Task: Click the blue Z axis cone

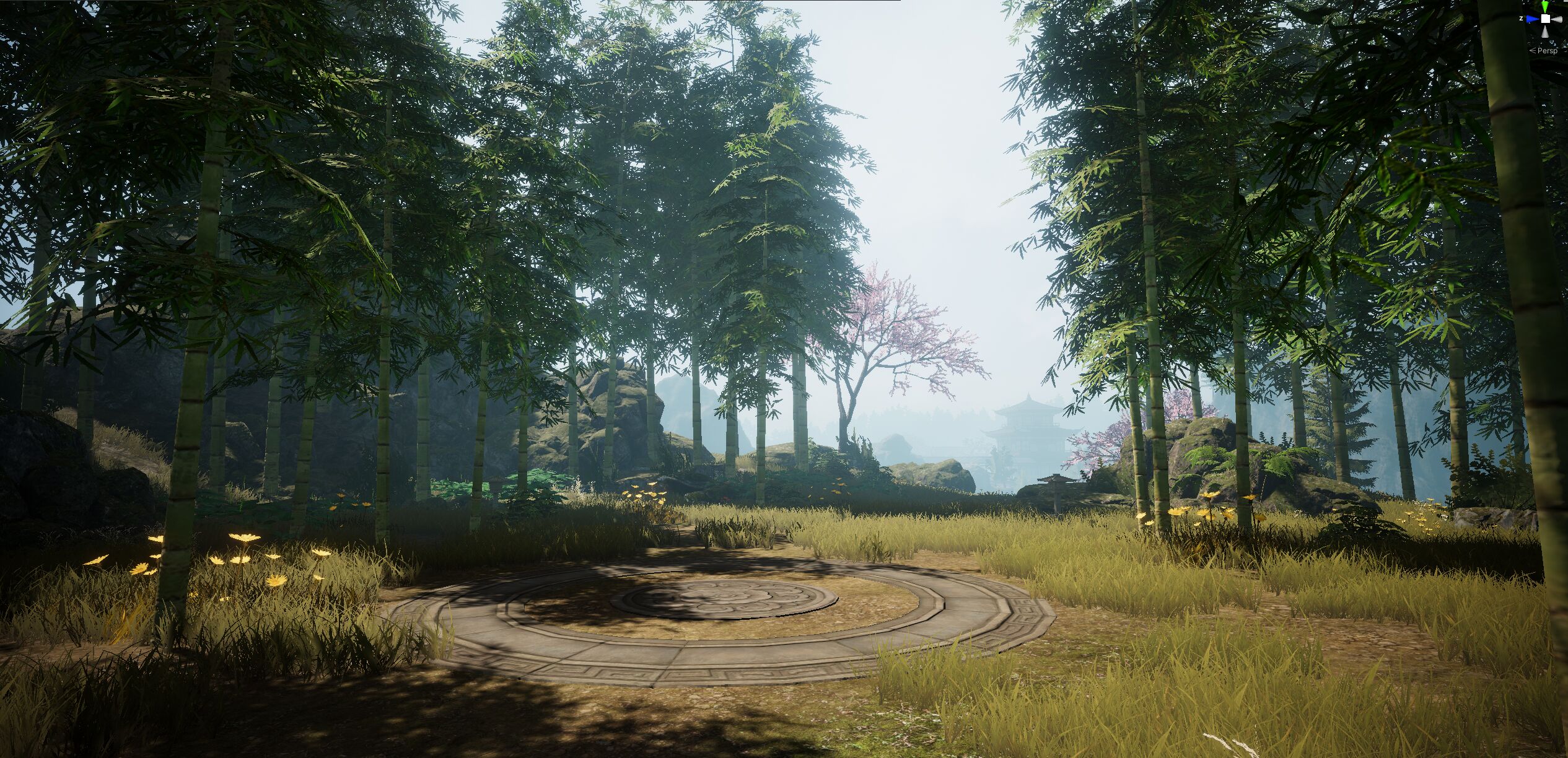Action: point(1532,19)
